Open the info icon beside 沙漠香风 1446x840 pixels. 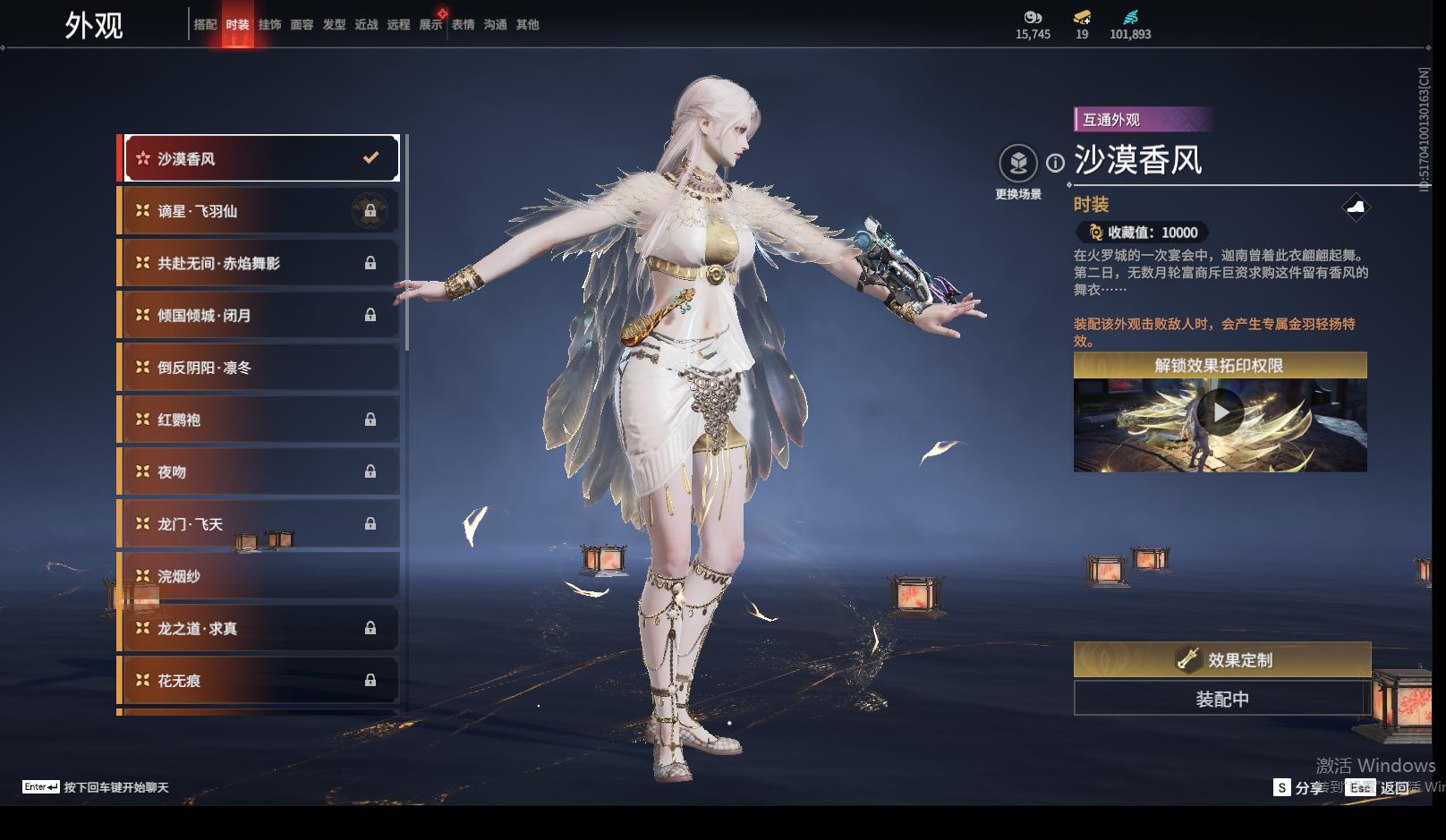point(1056,163)
